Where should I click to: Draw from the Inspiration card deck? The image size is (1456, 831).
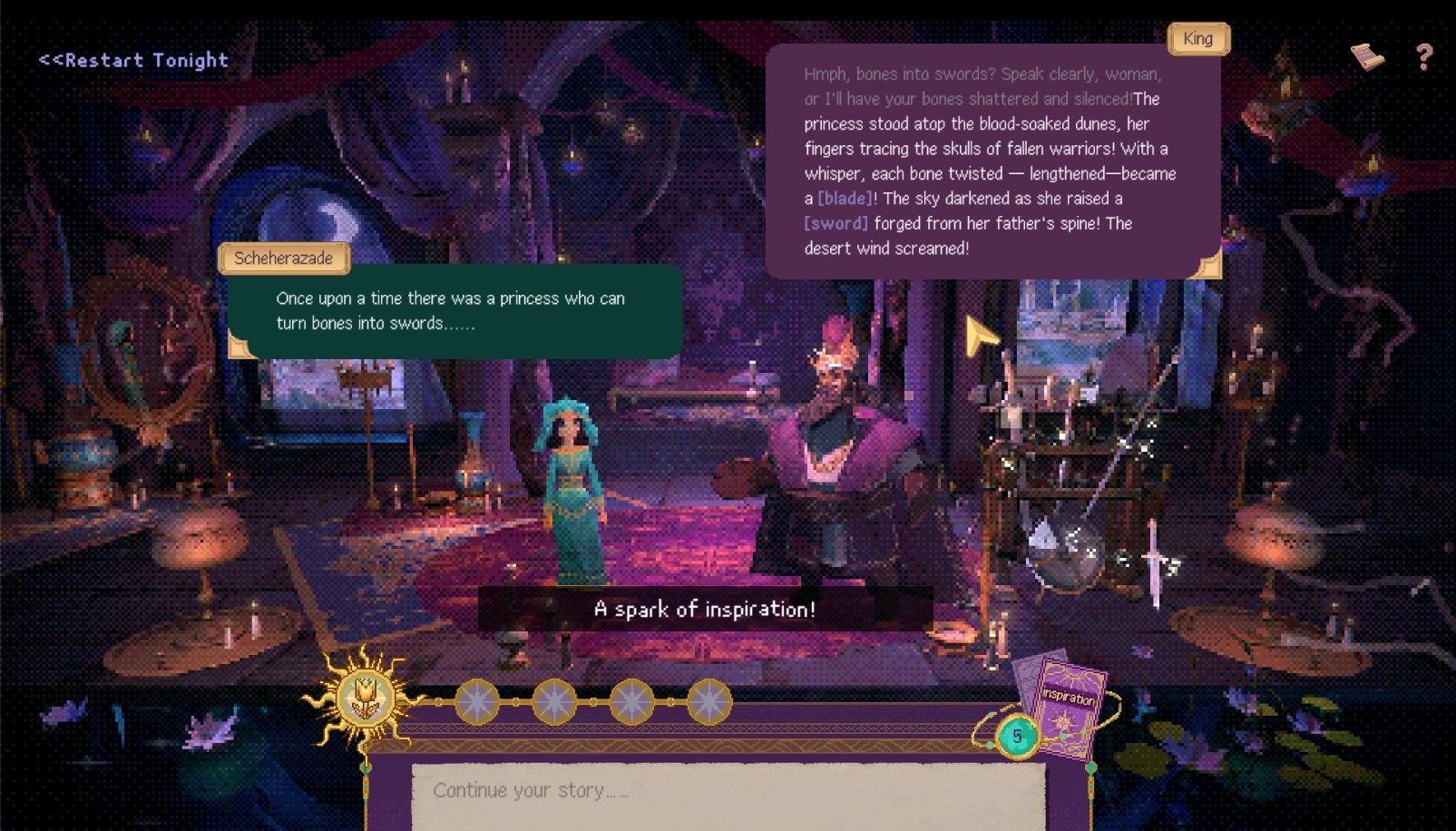1066,705
